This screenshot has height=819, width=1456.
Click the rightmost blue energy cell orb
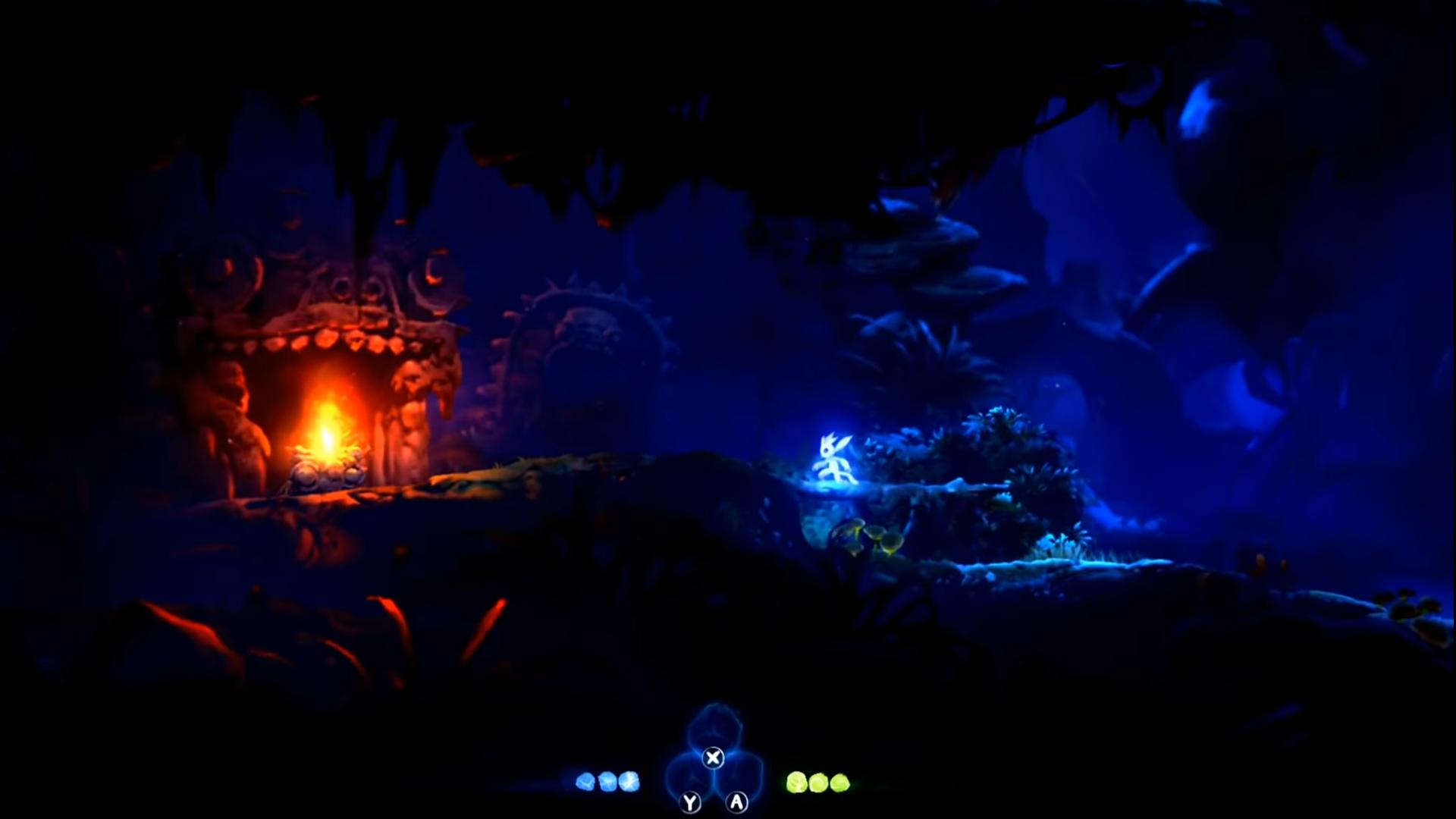click(x=628, y=780)
